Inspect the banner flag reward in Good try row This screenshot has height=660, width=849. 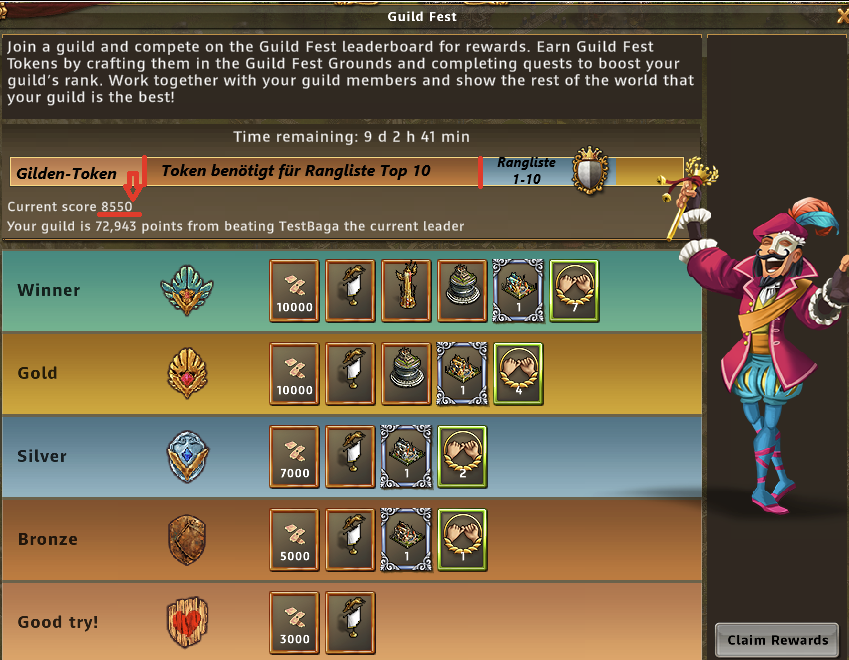pyautogui.click(x=350, y=623)
